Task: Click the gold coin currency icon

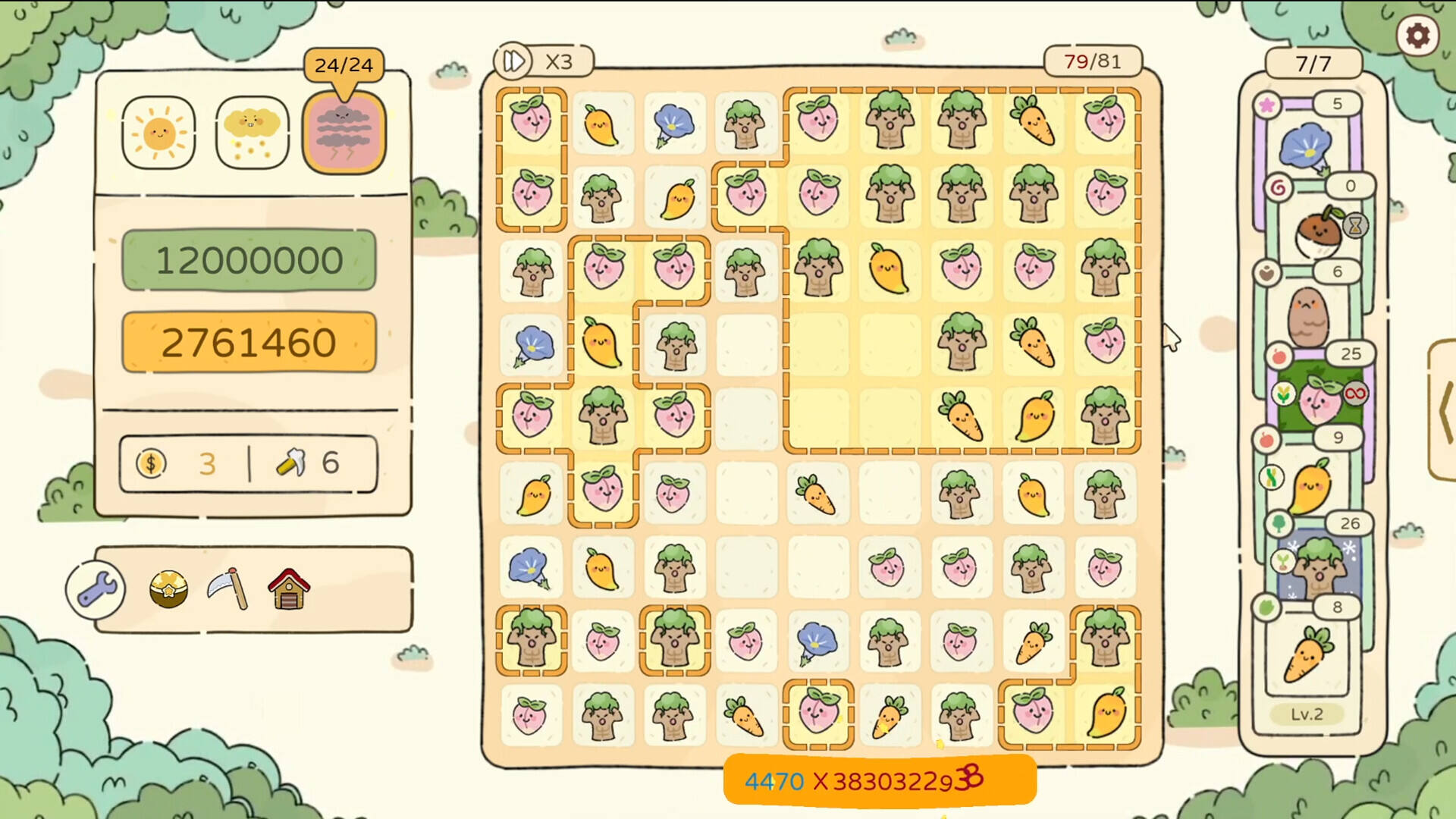Action: coord(151,463)
